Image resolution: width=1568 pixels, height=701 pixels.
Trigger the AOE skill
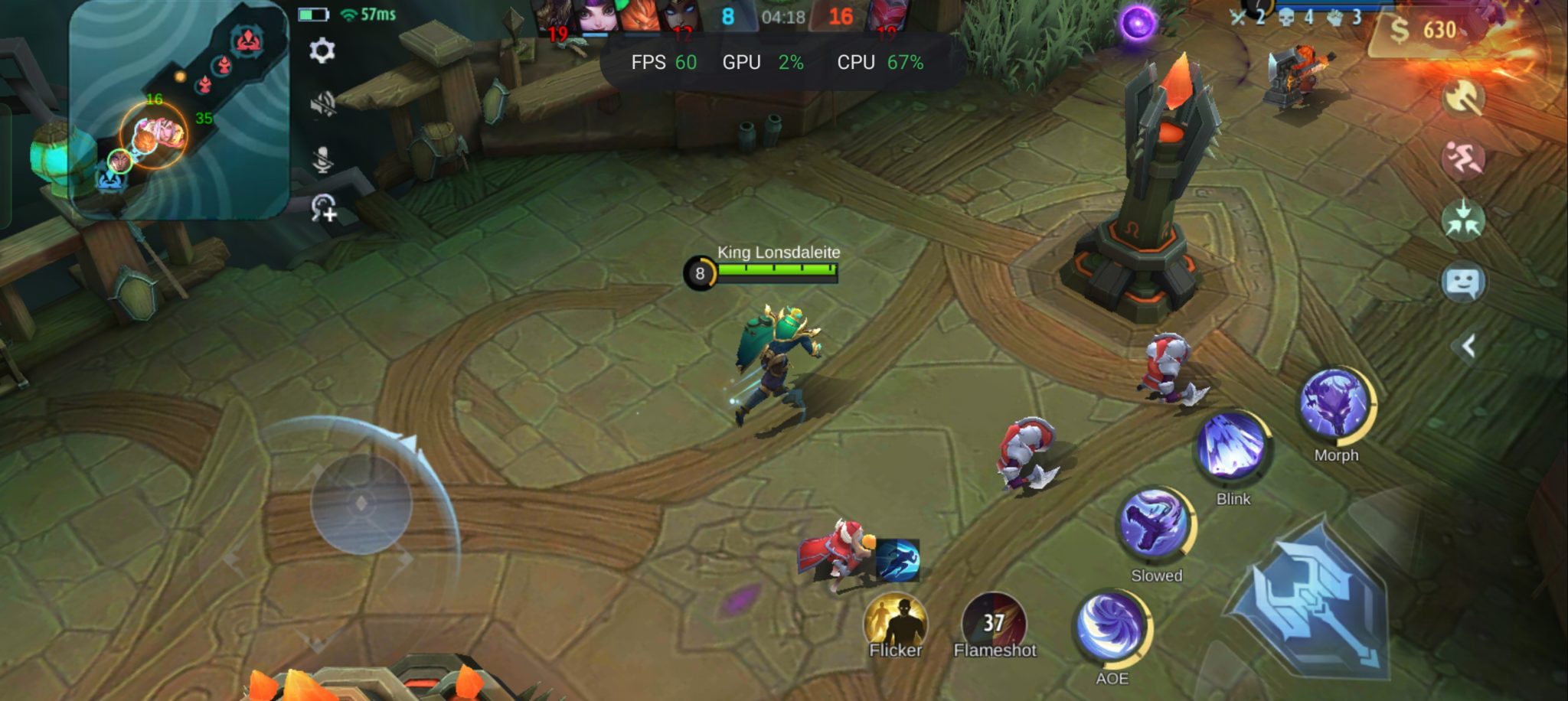[x=1112, y=628]
